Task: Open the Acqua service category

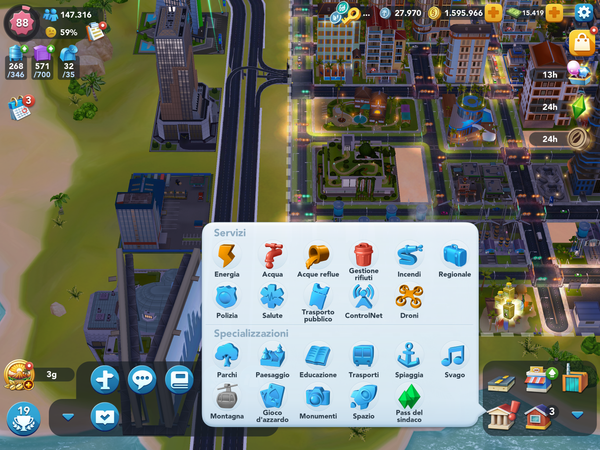Action: (272, 257)
